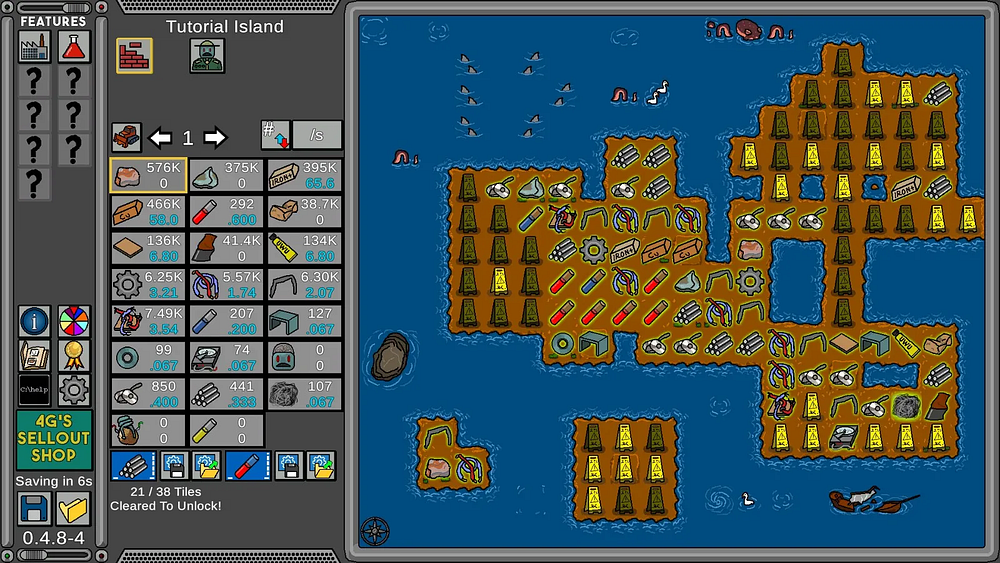The width and height of the screenshot is (1000, 563).
Task: Open the red flask research feature
Action: (x=73, y=46)
